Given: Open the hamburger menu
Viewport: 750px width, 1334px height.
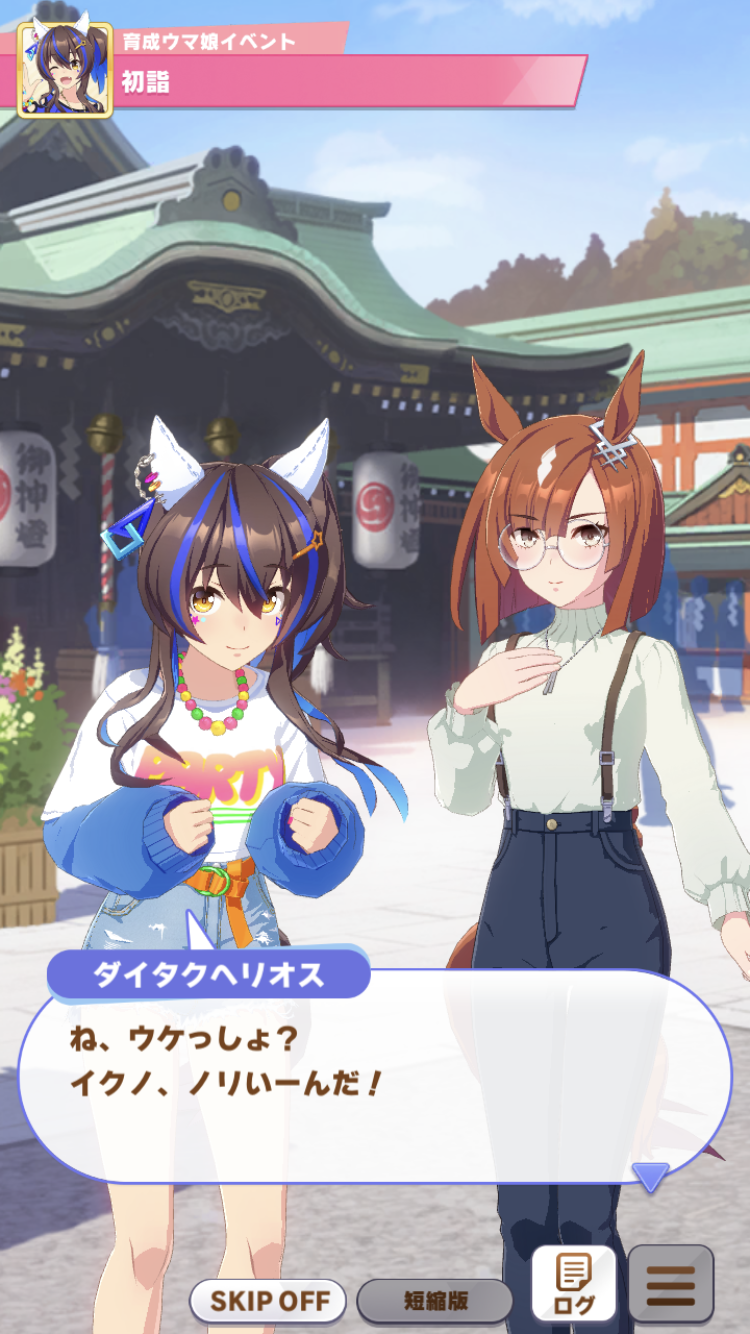Looking at the screenshot, I should click(x=670, y=1283).
